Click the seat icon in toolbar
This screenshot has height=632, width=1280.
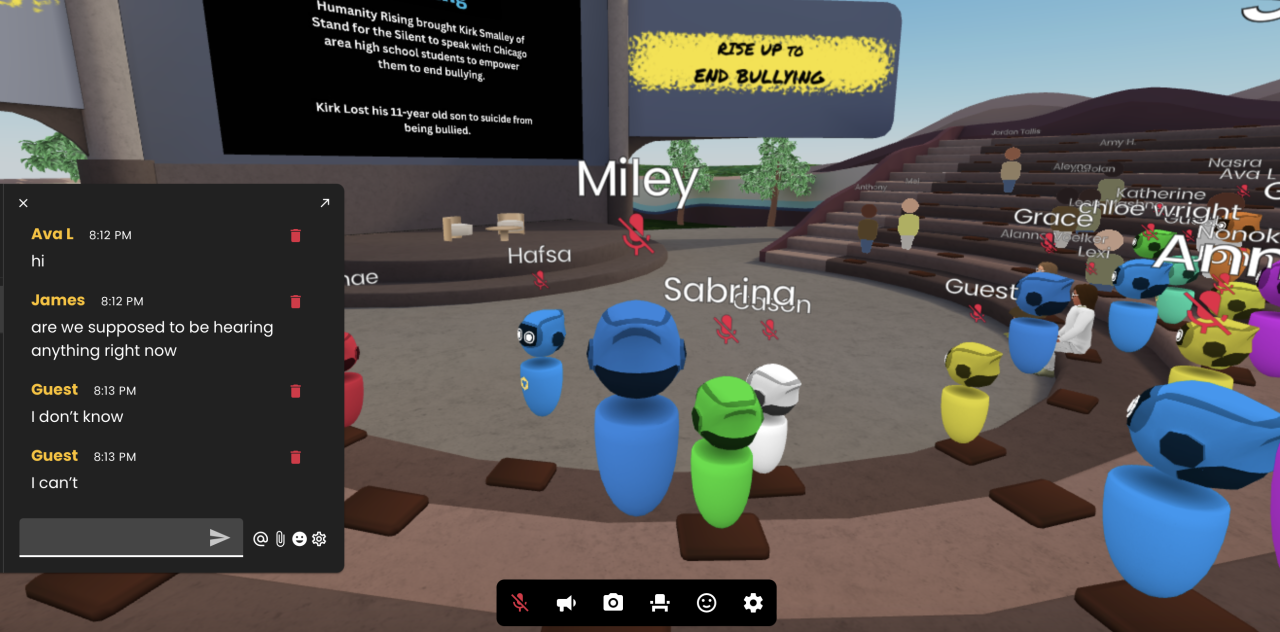pyautogui.click(x=660, y=603)
